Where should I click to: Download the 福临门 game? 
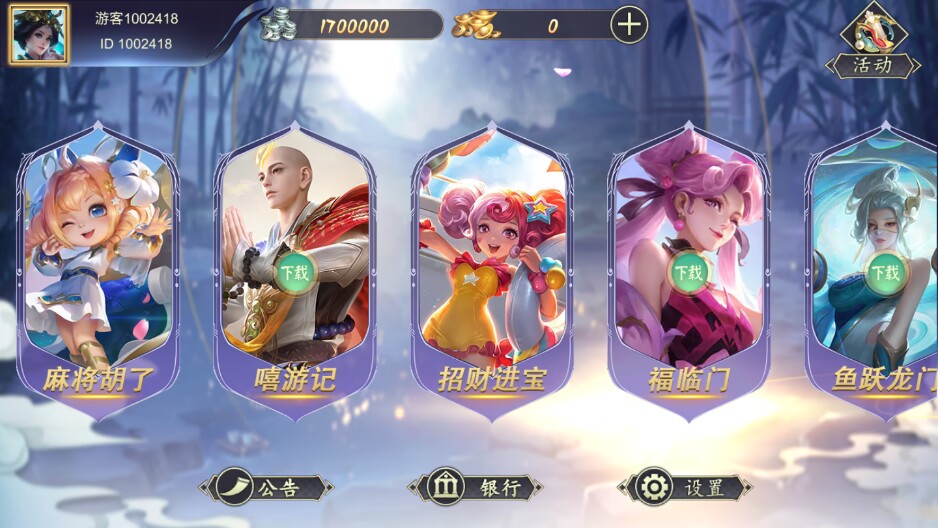coord(688,271)
